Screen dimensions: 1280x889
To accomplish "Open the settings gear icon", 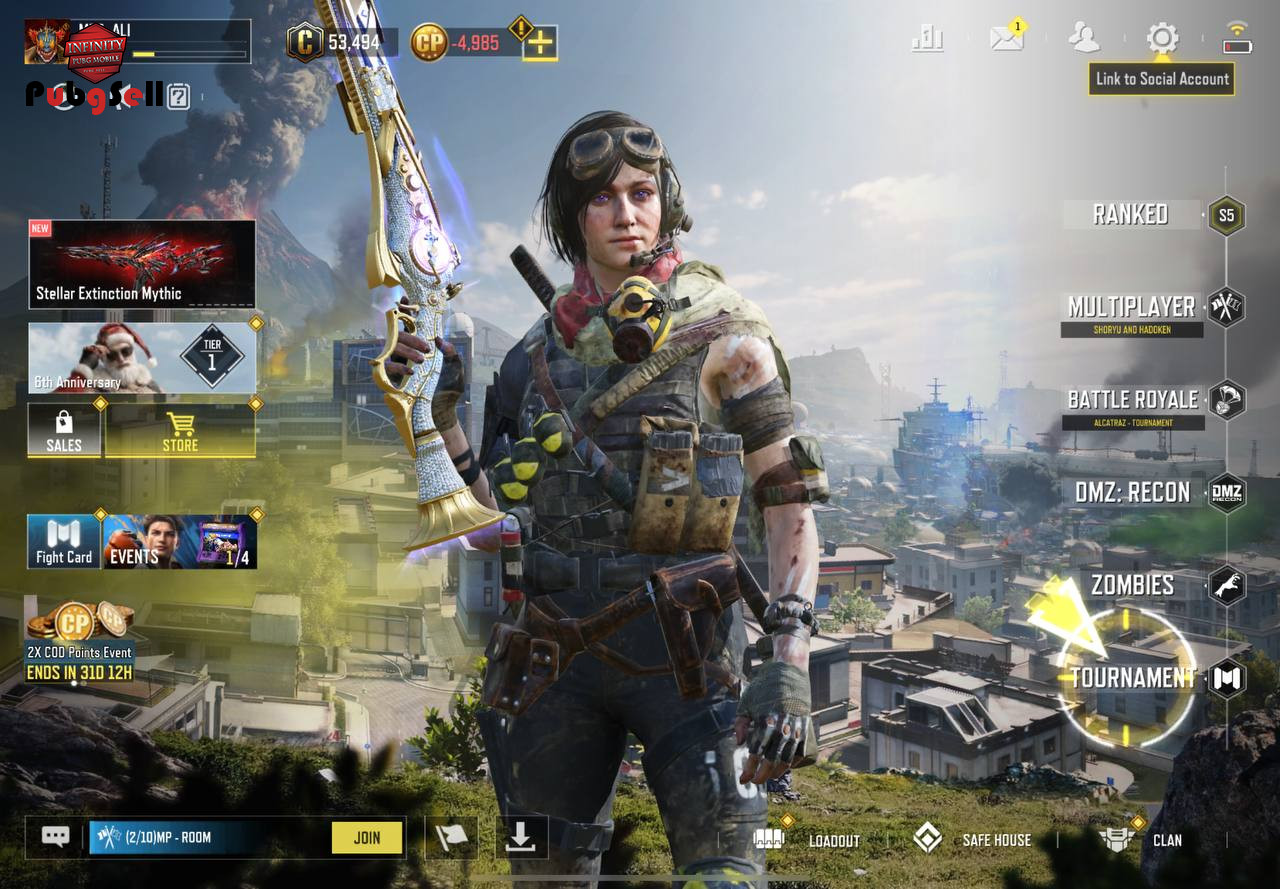I will coord(1162,39).
